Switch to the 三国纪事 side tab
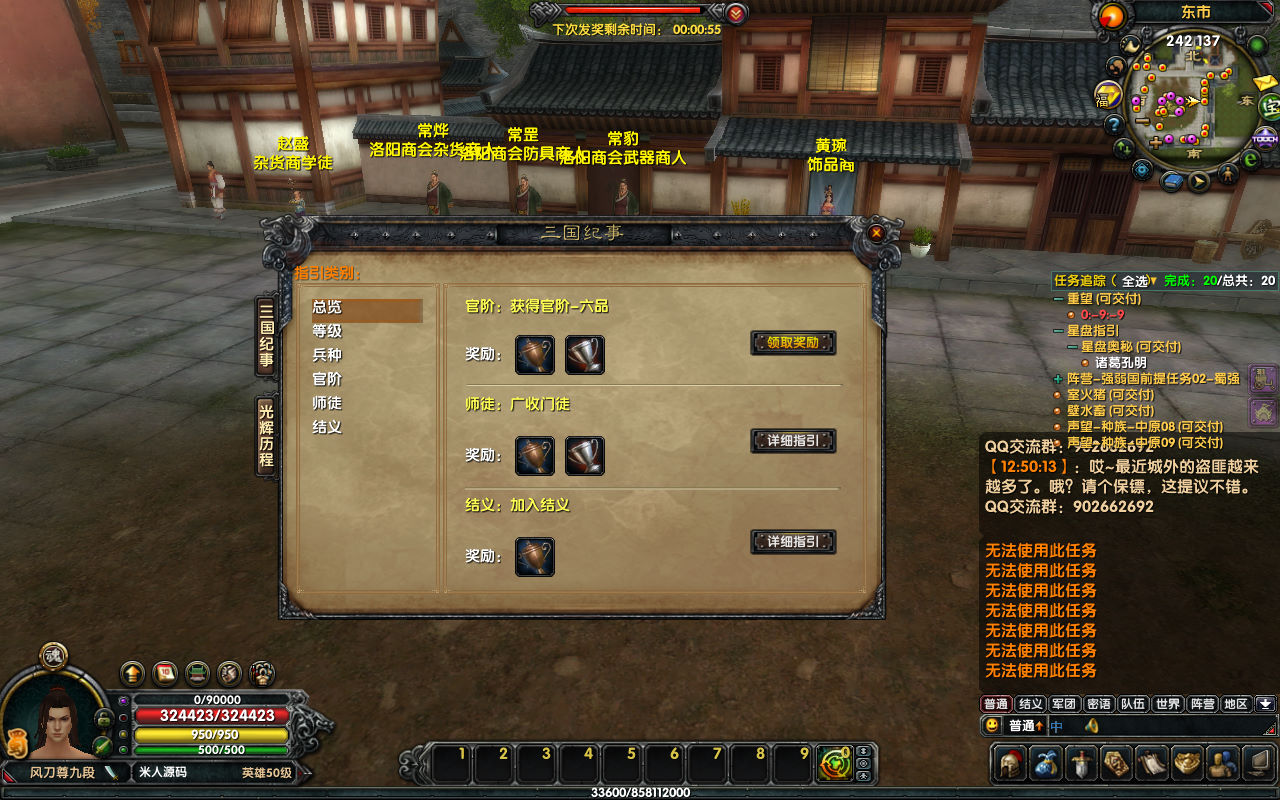Screen dimensions: 1280x800 266,335
